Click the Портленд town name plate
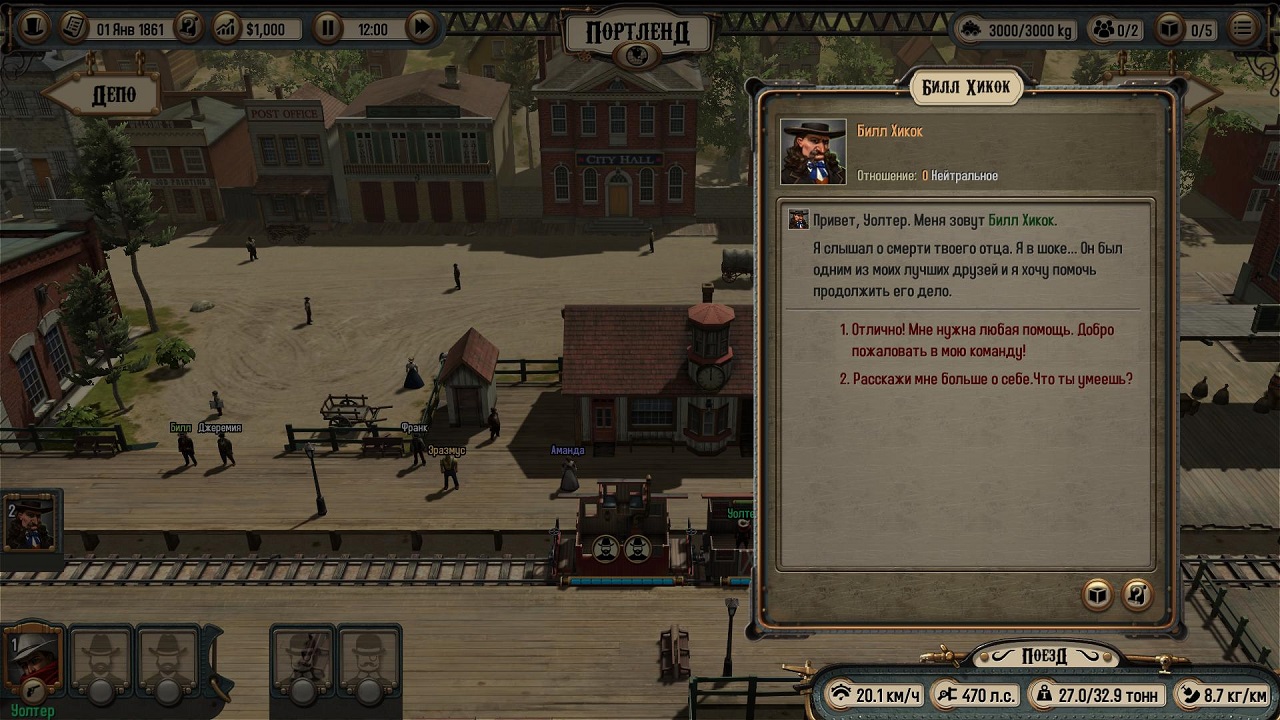This screenshot has width=1280, height=720. [637, 32]
